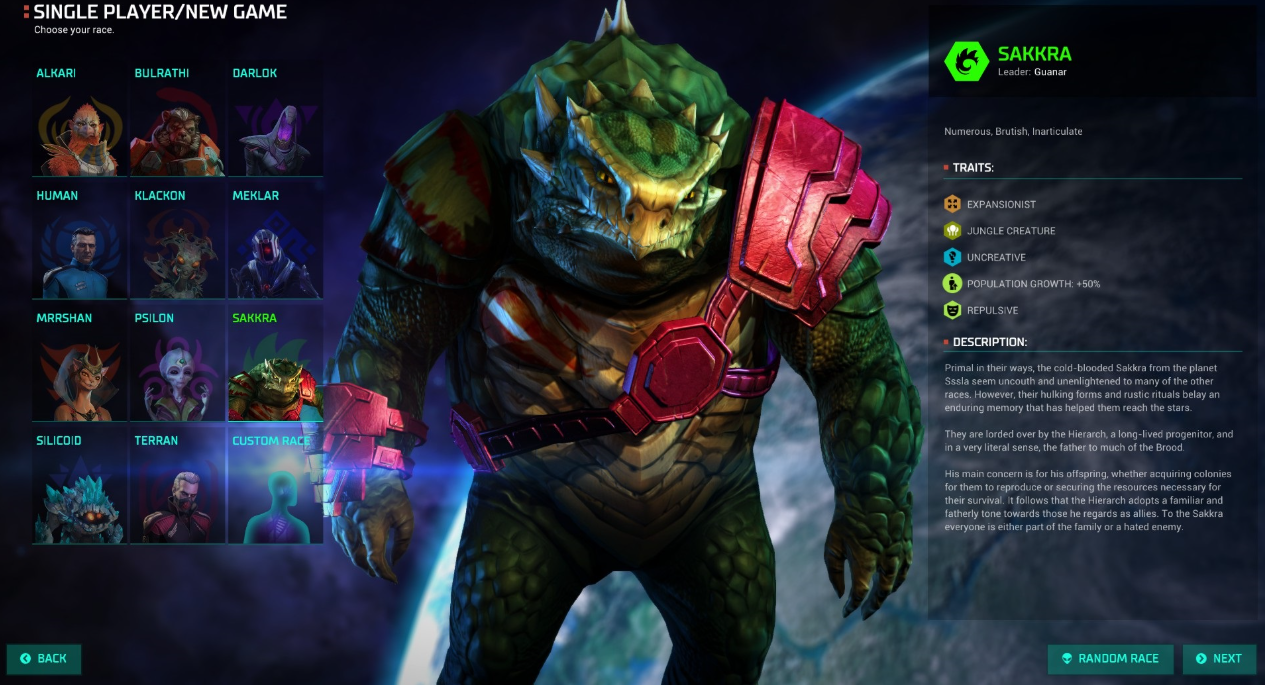The image size is (1265, 685).
Task: Click the Jungle Creature trait icon
Action: click(952, 231)
